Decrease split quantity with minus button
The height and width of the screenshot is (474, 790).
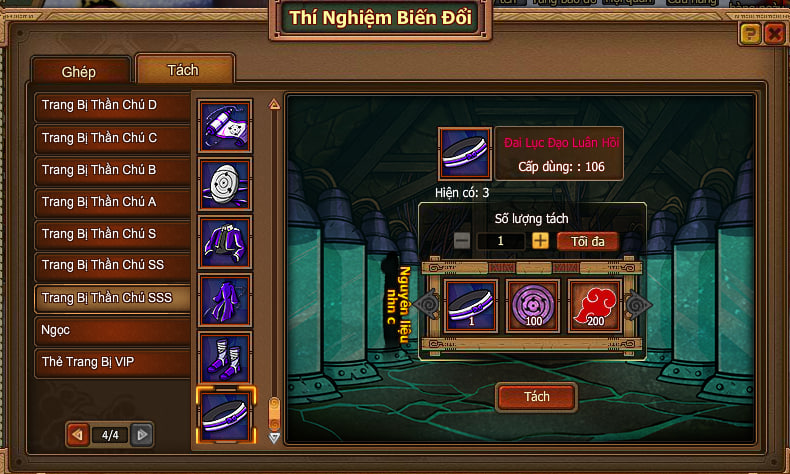coord(461,241)
